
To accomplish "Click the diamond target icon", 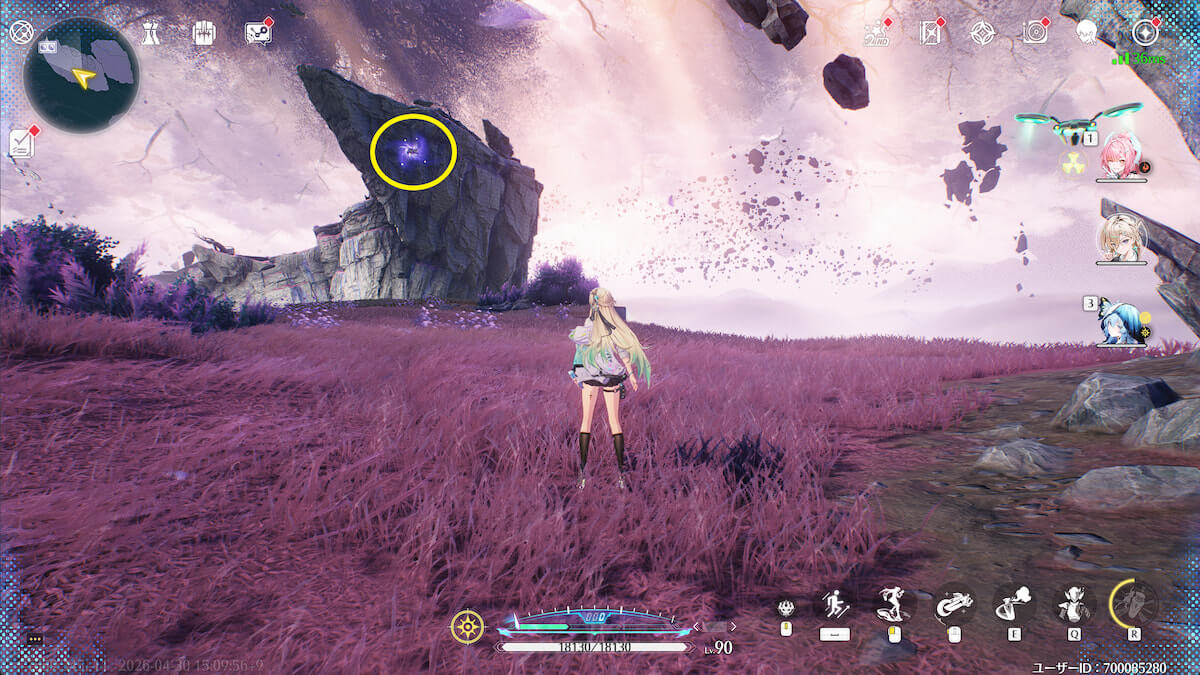I will (x=982, y=33).
